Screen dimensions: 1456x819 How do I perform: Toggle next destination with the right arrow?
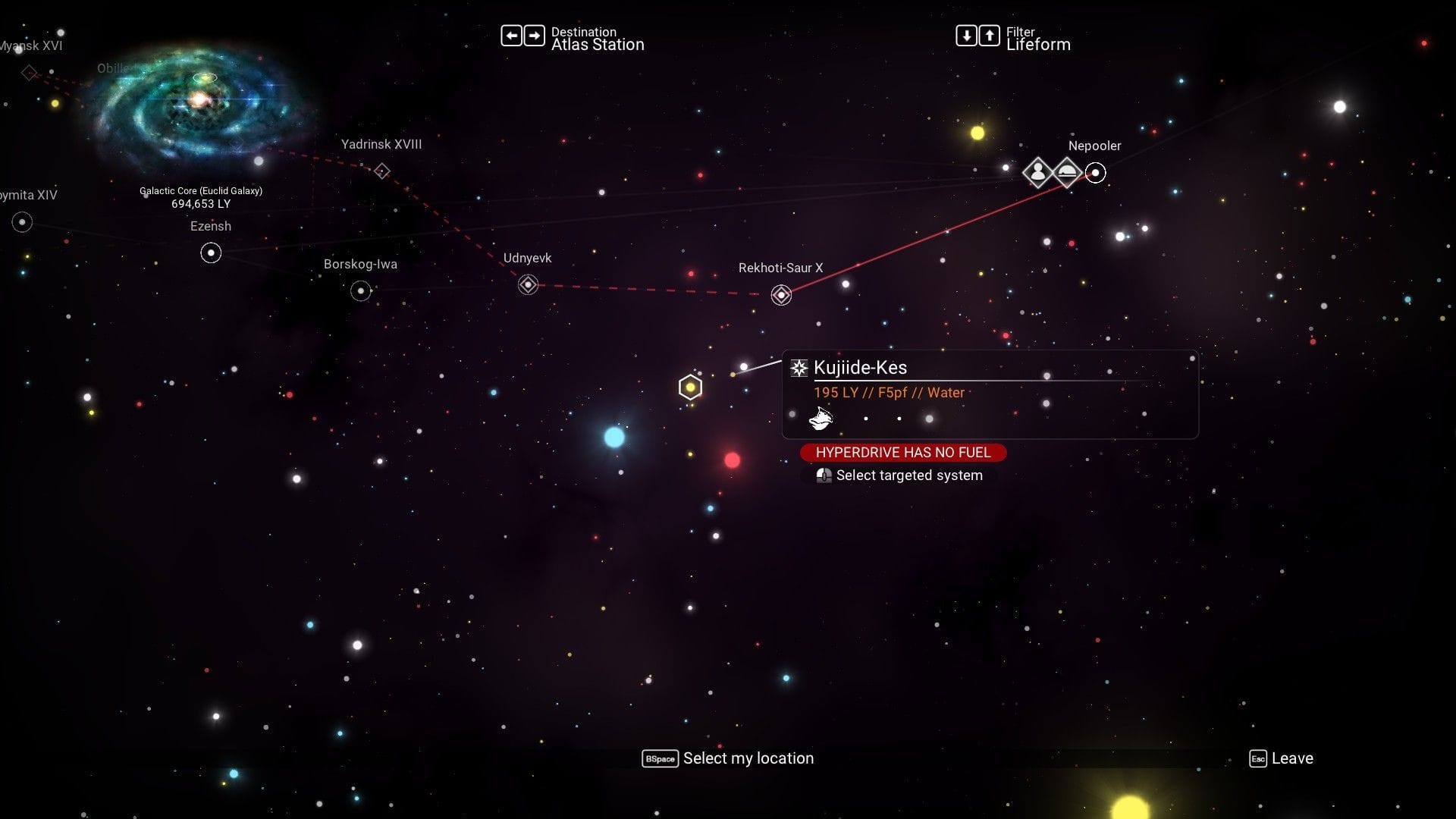tap(535, 35)
